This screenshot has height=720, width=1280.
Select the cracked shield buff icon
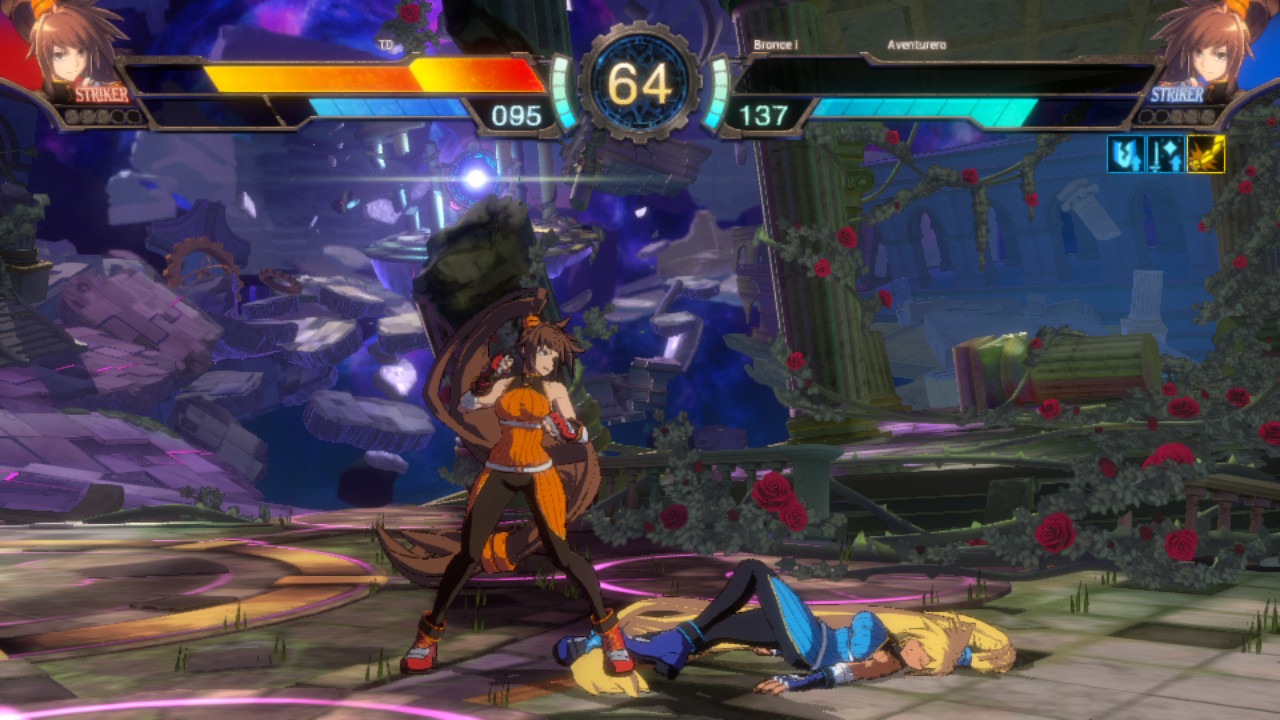(x=1125, y=155)
